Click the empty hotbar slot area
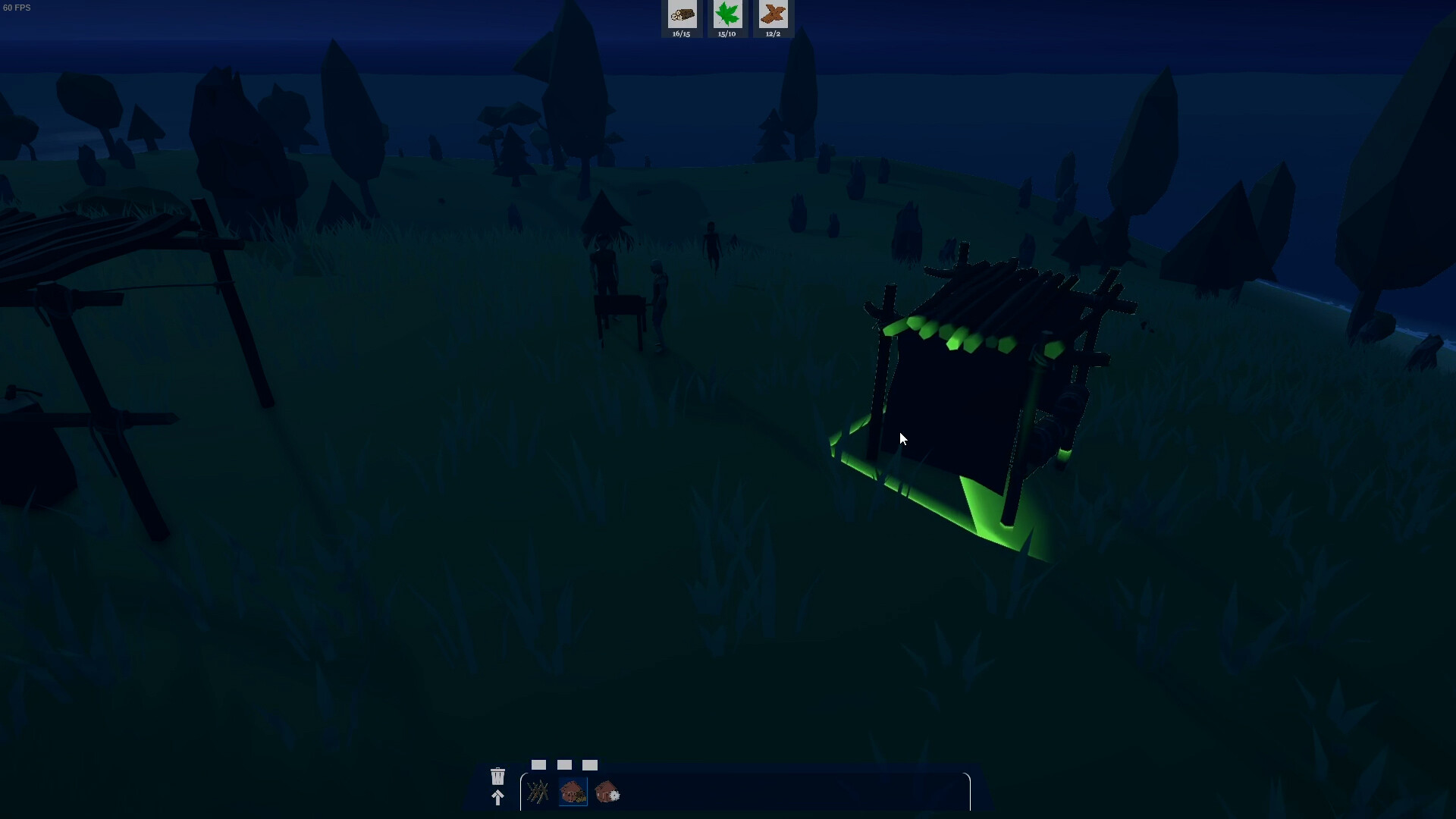The width and height of the screenshot is (1456, 819). click(x=758, y=792)
